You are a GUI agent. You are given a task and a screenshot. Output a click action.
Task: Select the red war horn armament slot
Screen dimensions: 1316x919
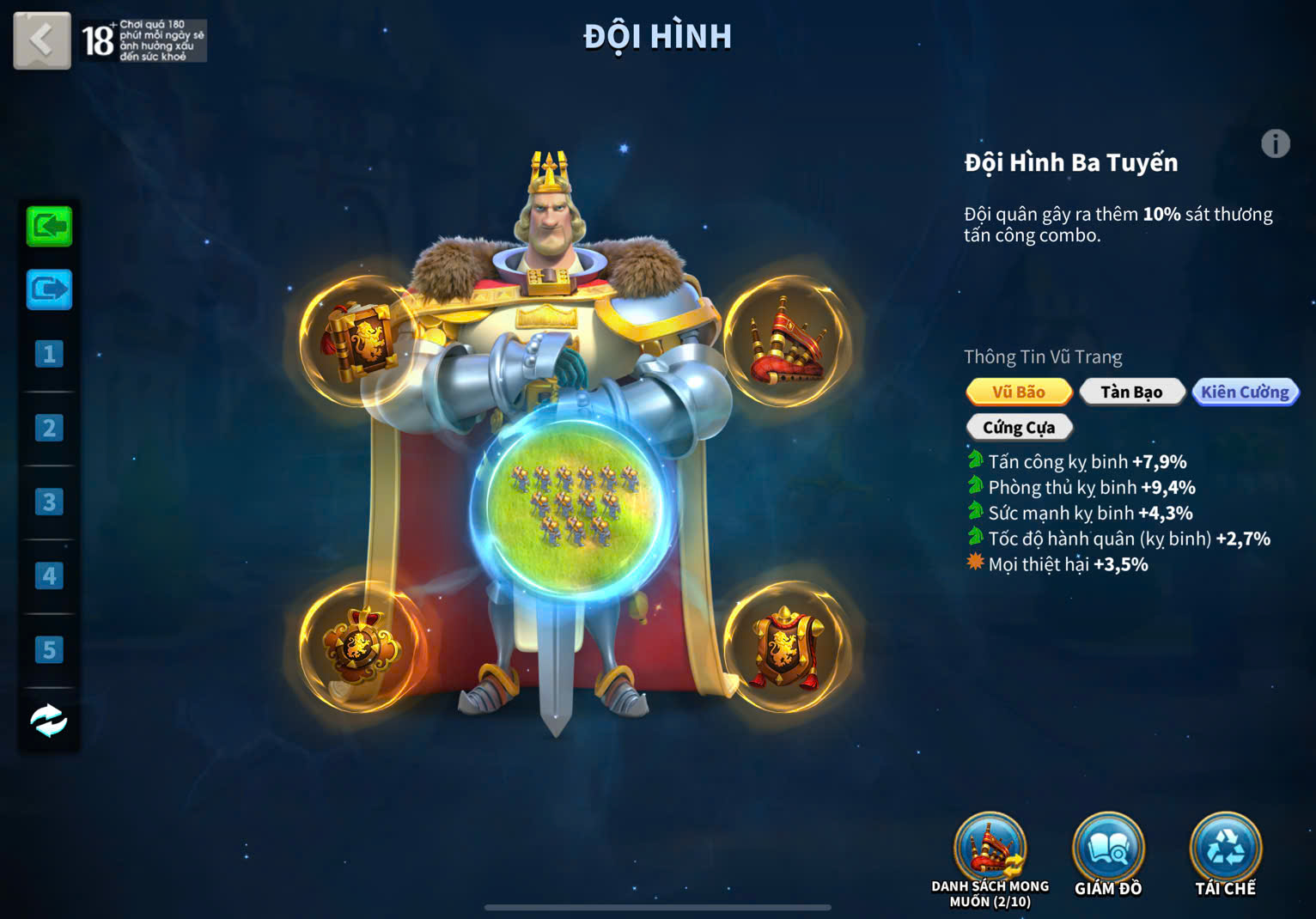787,340
